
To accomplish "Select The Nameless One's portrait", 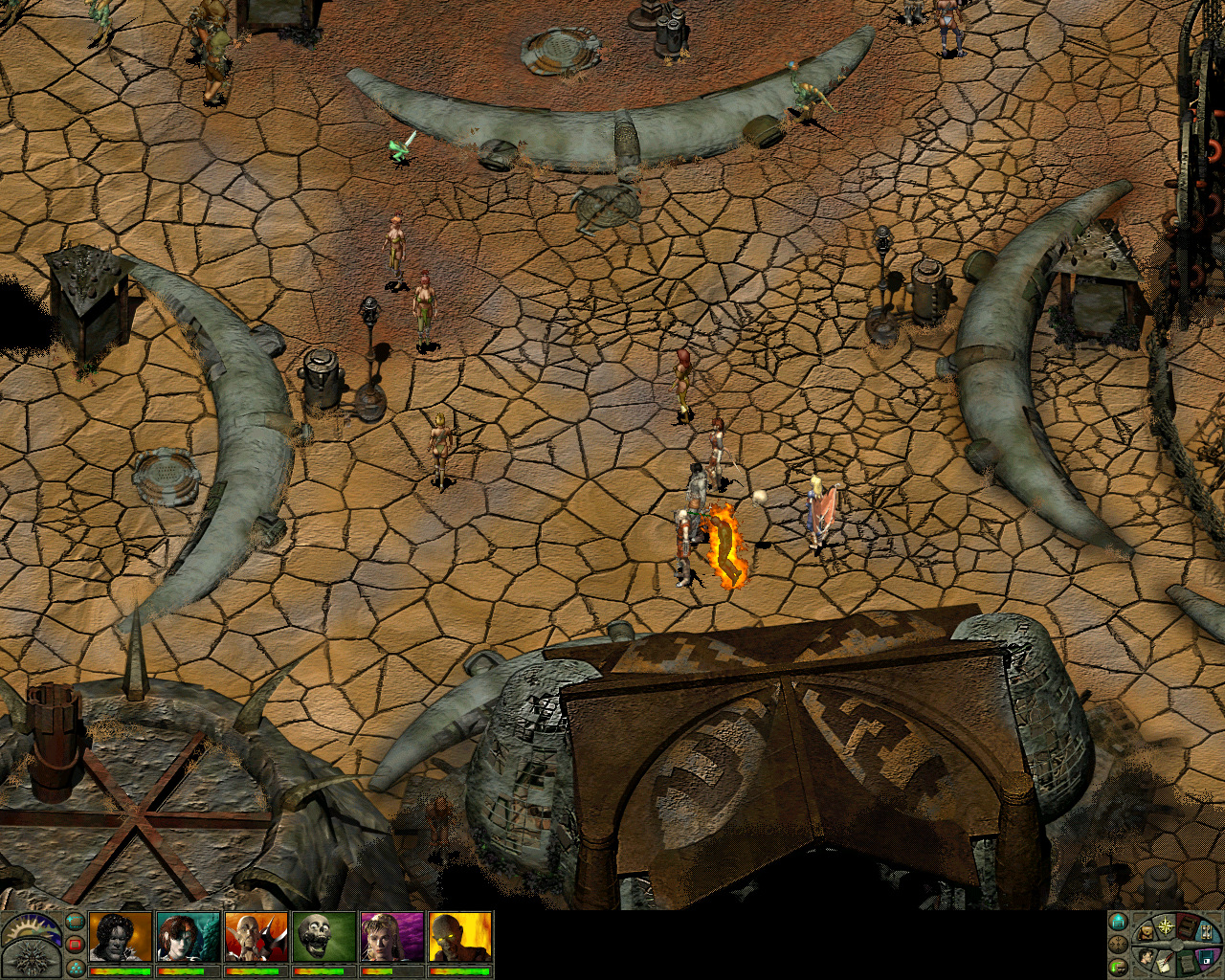I will point(121,936).
